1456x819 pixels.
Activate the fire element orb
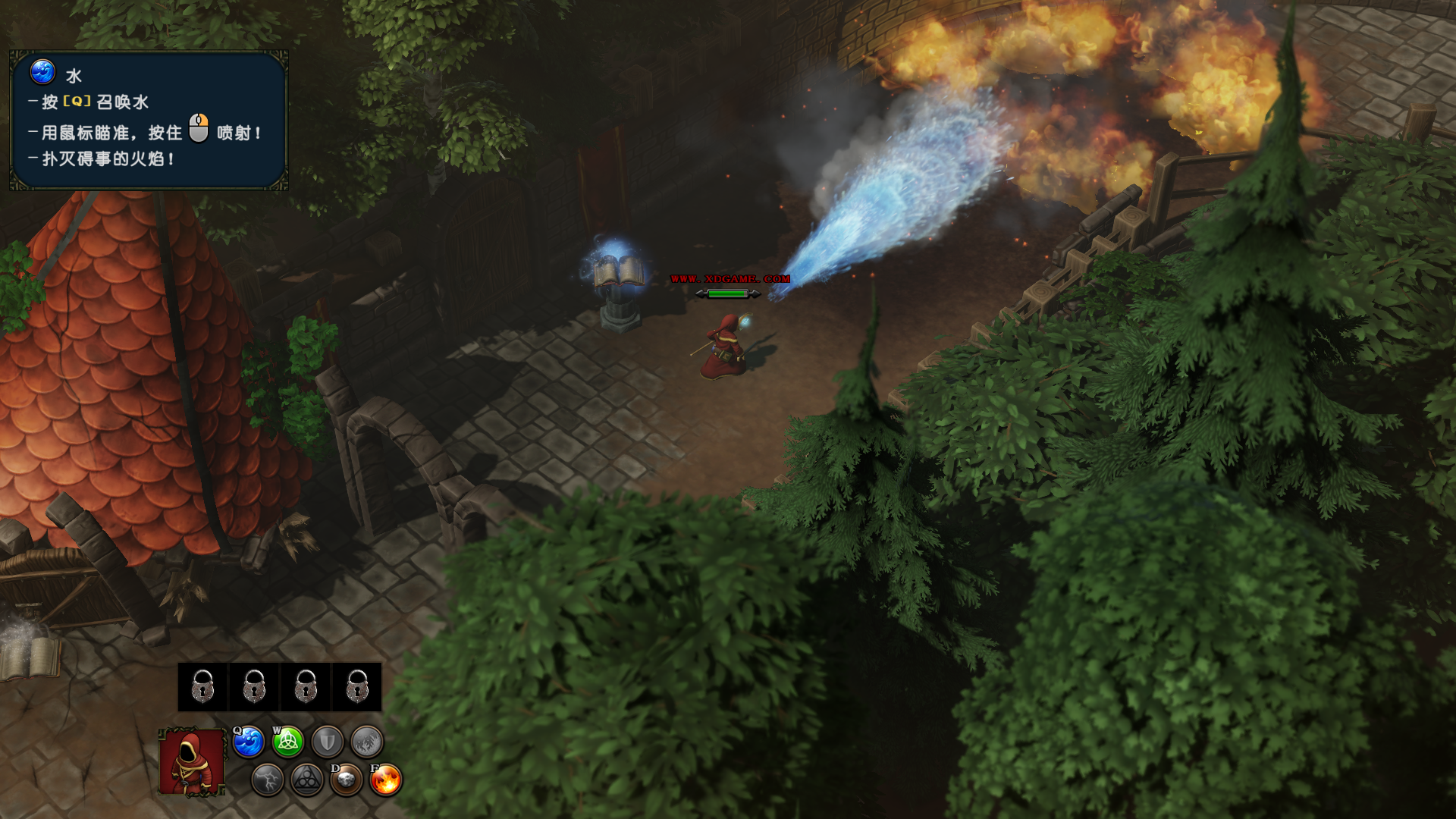(386, 780)
